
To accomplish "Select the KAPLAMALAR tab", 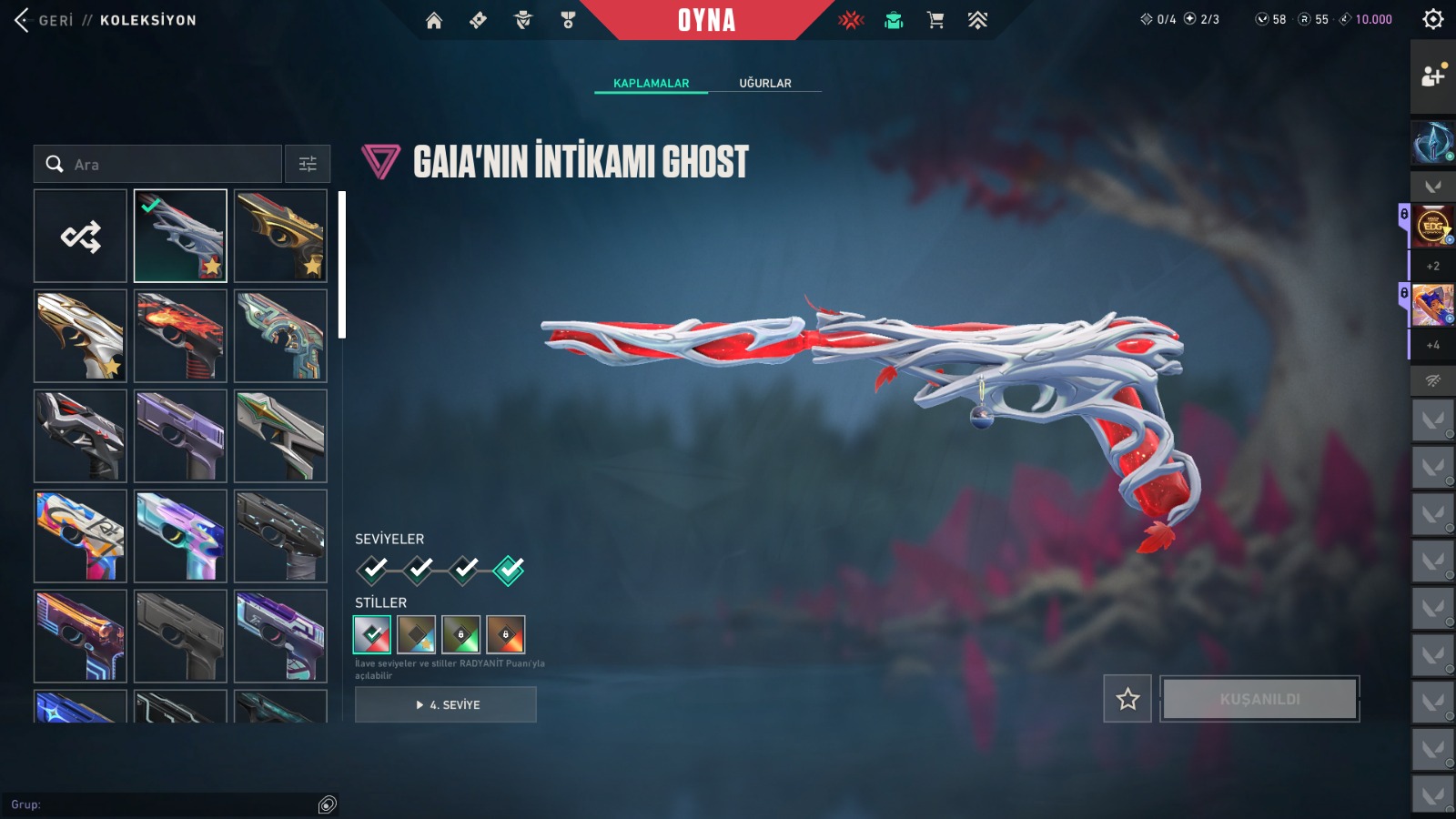I will point(651,83).
